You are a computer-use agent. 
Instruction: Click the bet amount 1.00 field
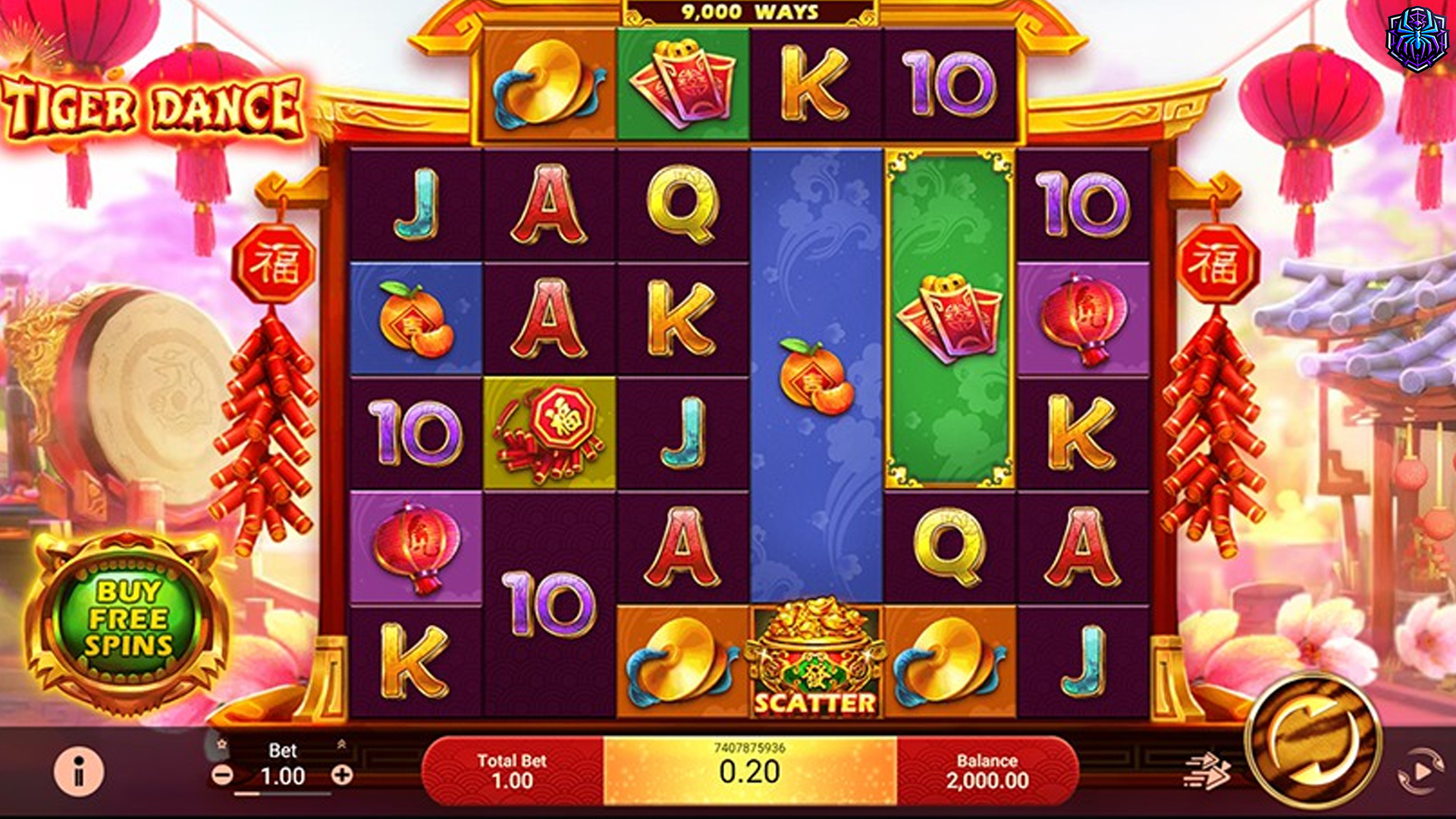click(x=282, y=775)
